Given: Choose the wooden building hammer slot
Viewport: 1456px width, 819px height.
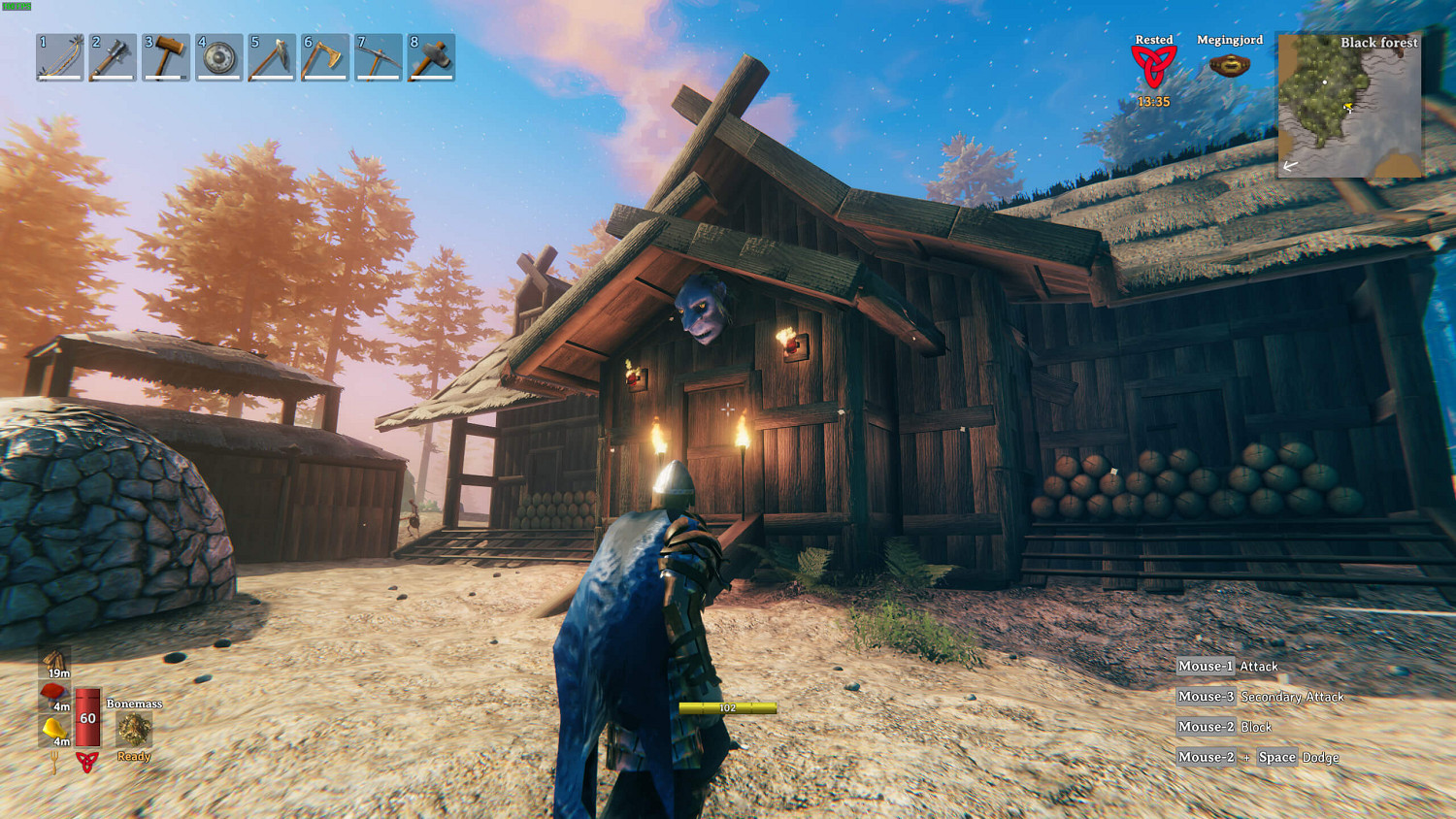Looking at the screenshot, I should 166,57.
